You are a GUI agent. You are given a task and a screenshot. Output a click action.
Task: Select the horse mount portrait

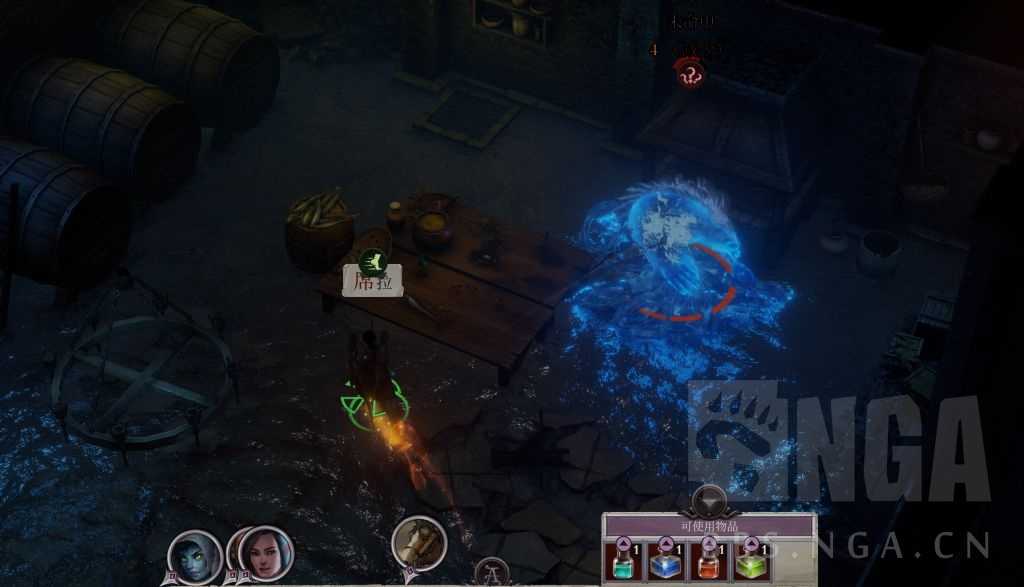point(418,543)
